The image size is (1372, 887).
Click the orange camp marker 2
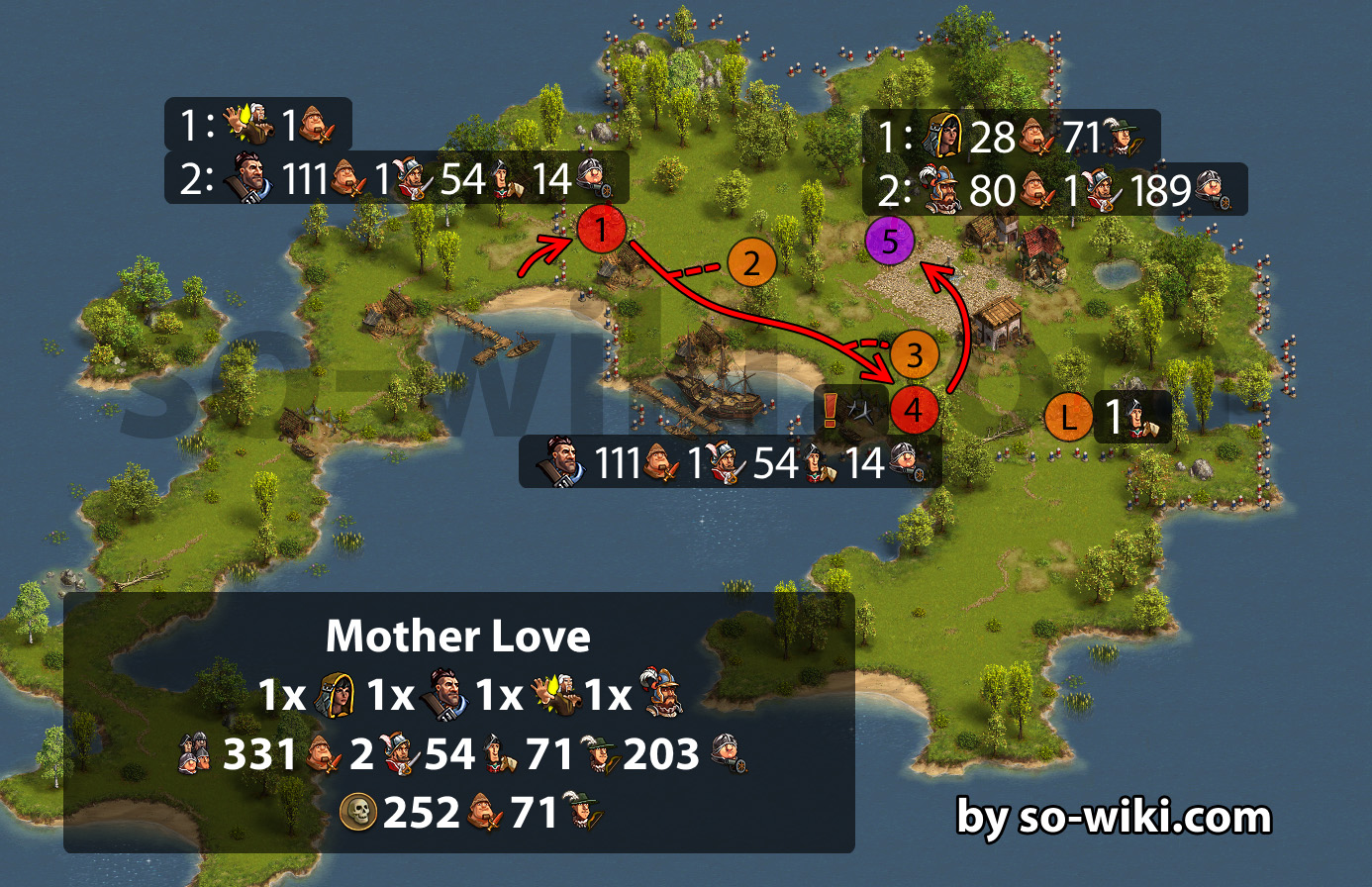[x=751, y=263]
